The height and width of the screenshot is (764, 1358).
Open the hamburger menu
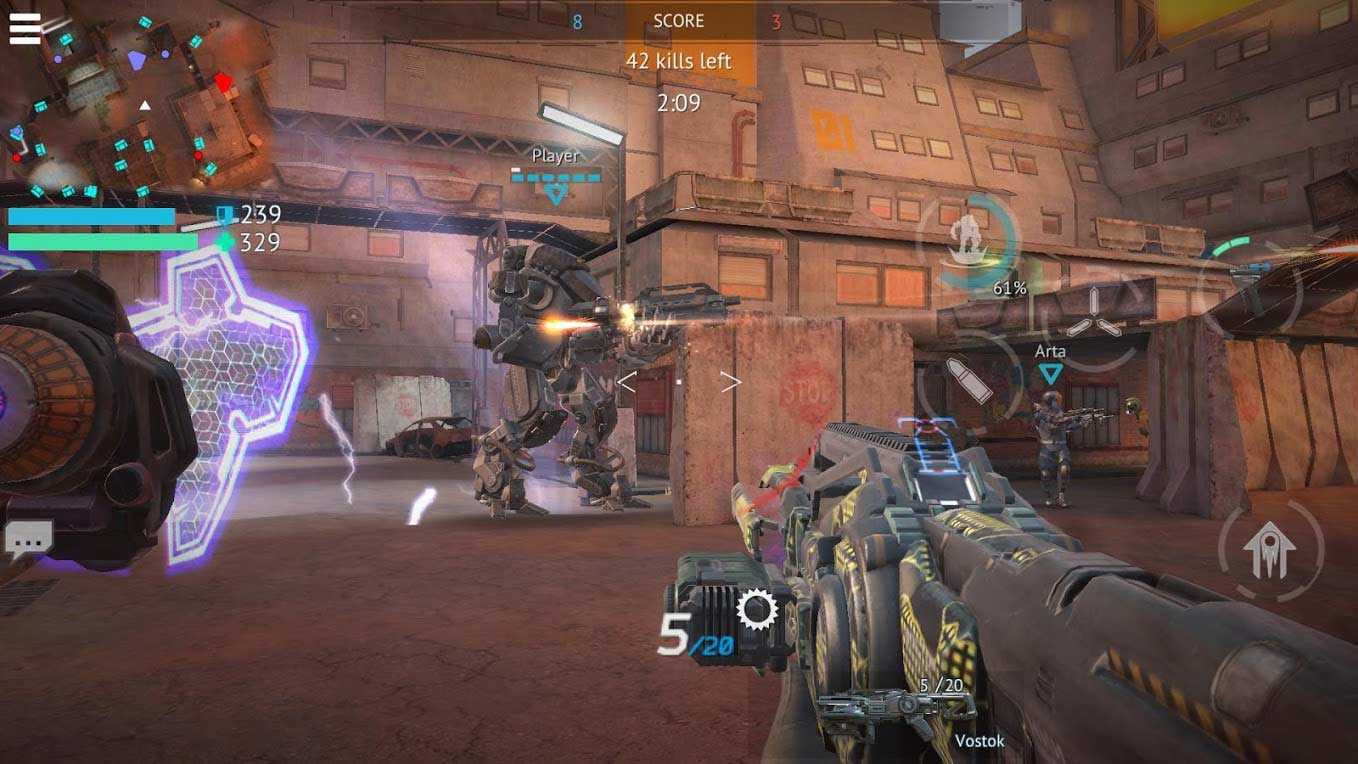coord(25,28)
